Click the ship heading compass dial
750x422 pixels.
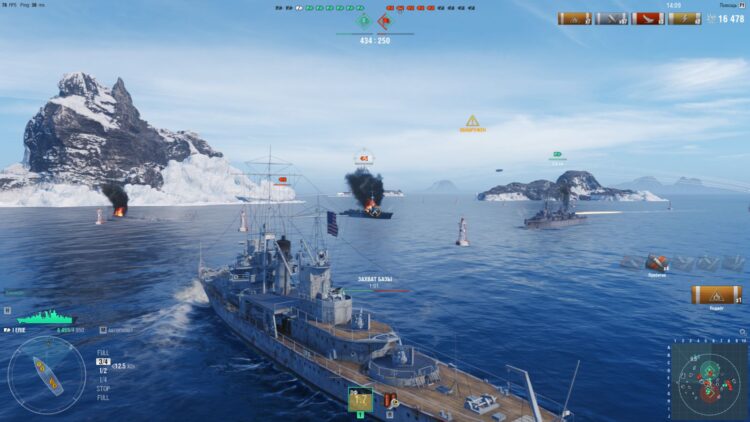pos(47,375)
